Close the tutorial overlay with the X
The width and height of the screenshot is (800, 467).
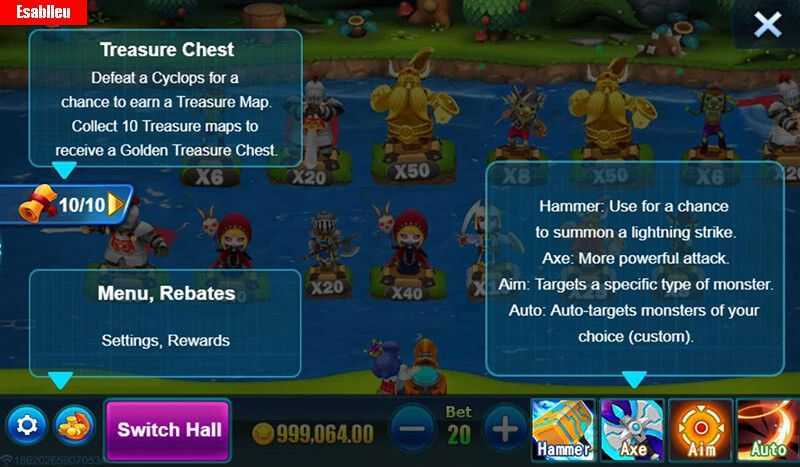click(x=767, y=25)
